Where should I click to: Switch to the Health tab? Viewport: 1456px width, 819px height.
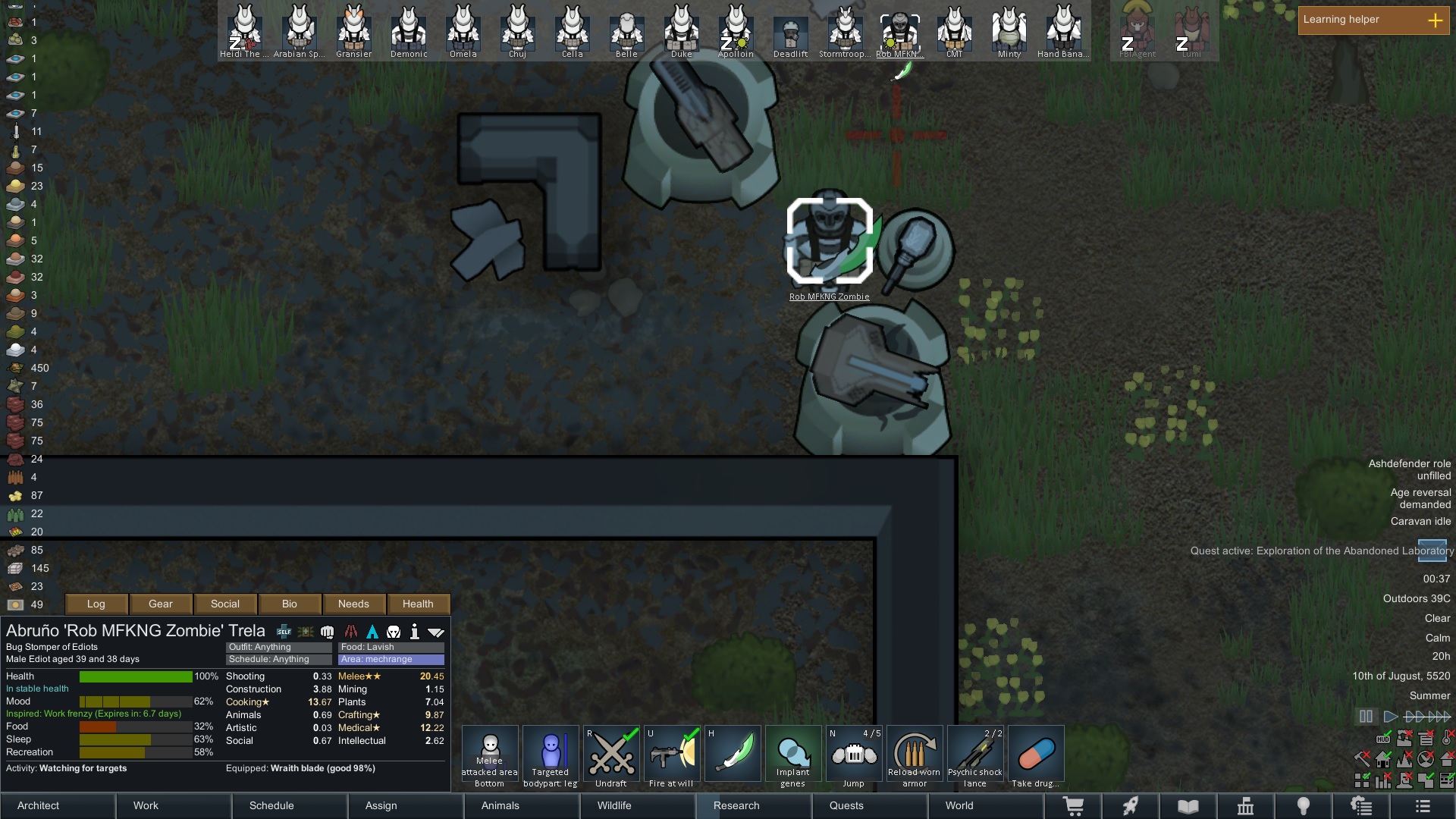[x=419, y=604]
